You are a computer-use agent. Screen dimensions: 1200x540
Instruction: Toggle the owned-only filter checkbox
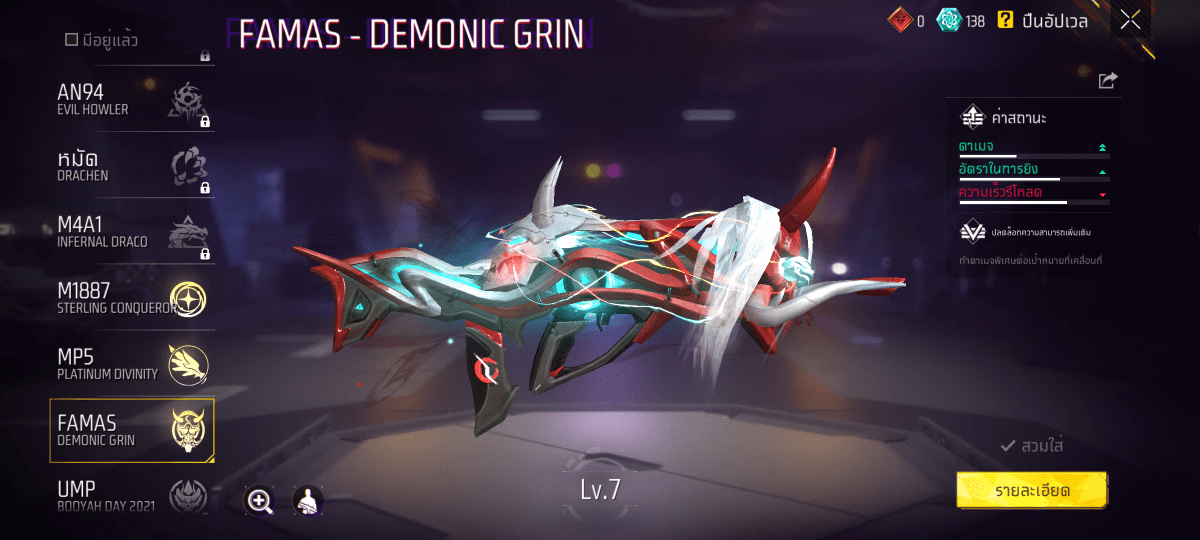(x=71, y=40)
